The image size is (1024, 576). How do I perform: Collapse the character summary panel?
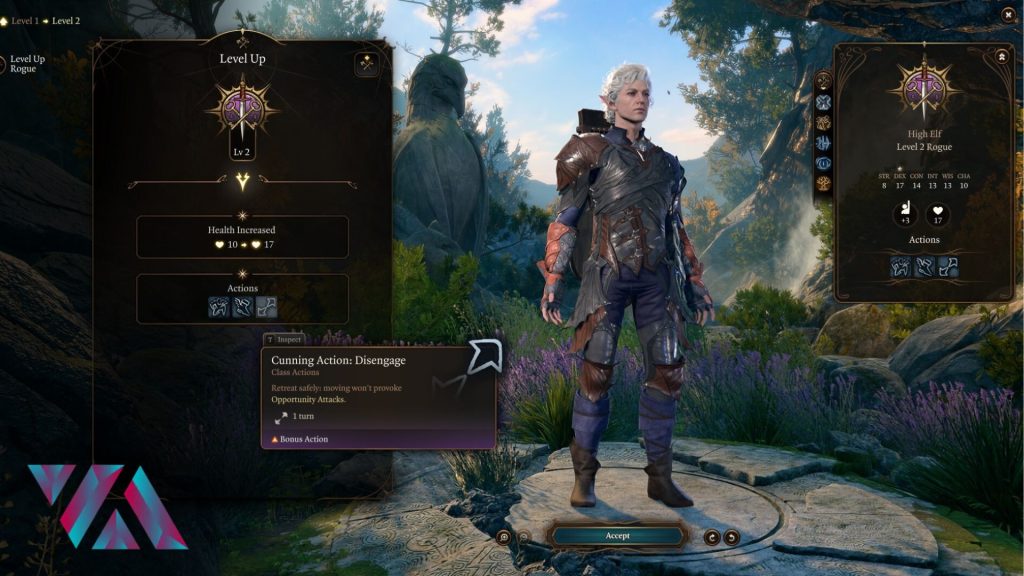click(1001, 58)
